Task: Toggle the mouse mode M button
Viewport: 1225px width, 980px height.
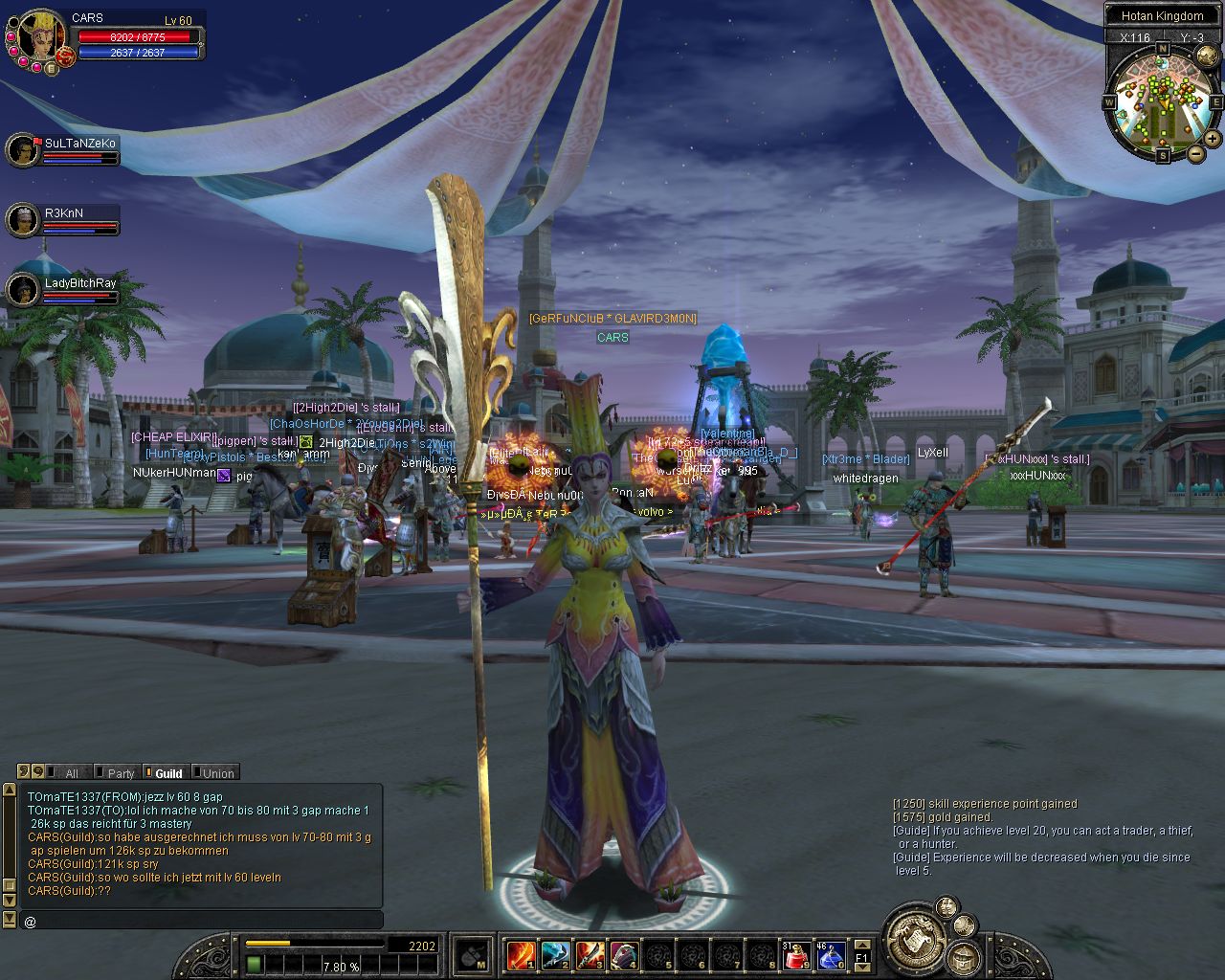Action: click(472, 954)
